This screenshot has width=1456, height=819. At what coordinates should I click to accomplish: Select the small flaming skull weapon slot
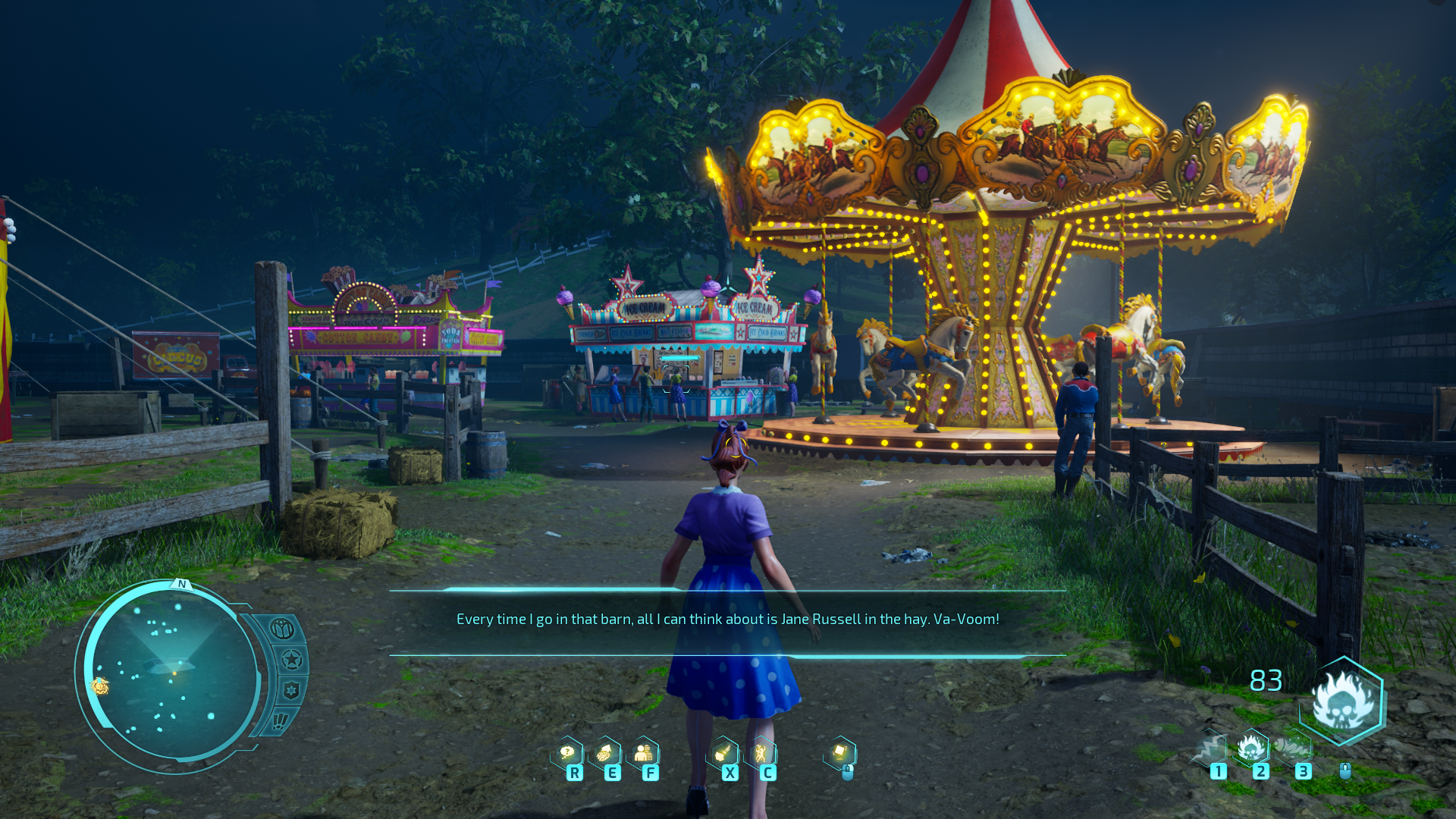(x=1251, y=748)
